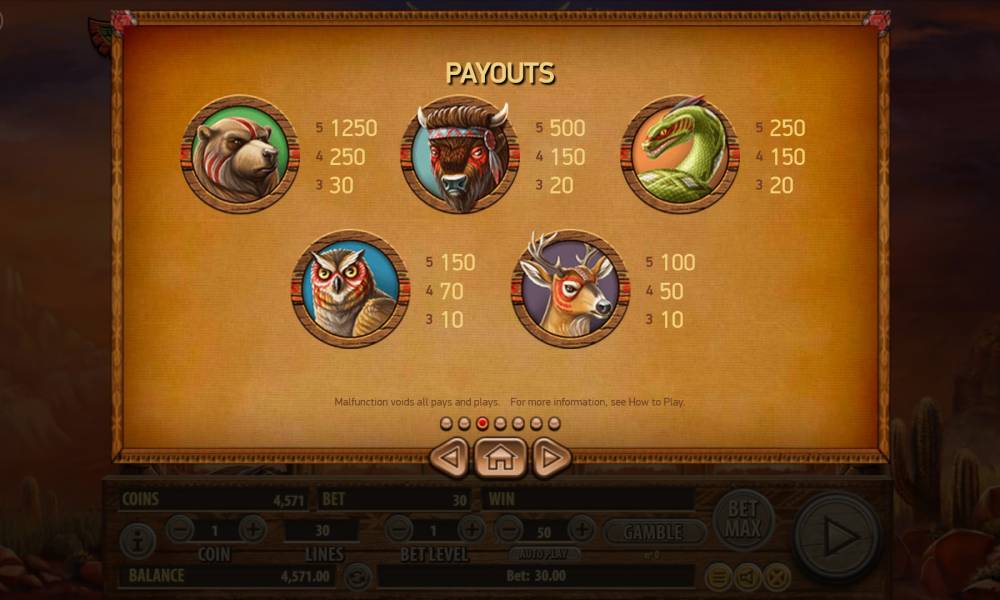Decrease the coin value

pos(180,529)
